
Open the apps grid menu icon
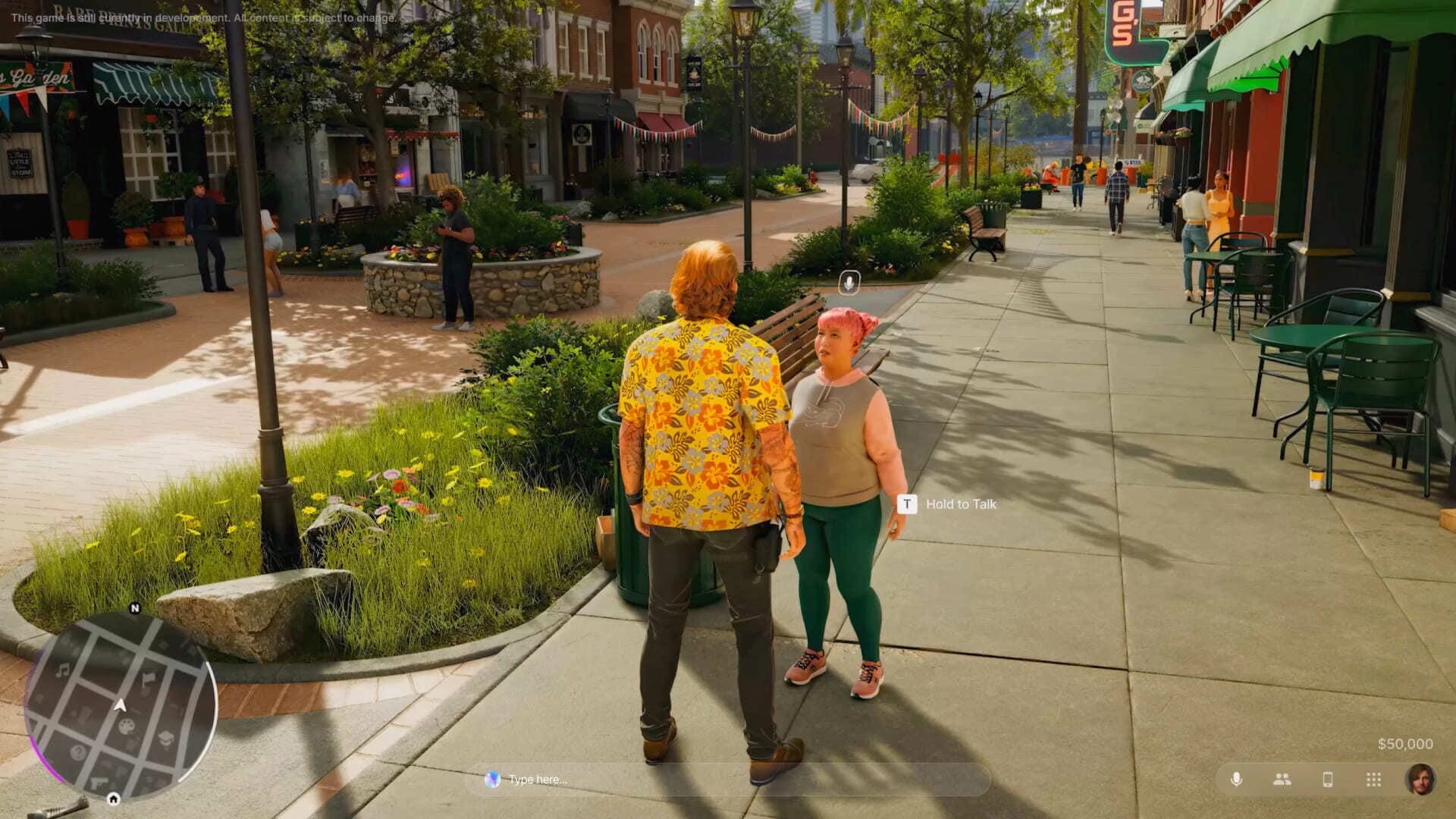pos(1373,780)
